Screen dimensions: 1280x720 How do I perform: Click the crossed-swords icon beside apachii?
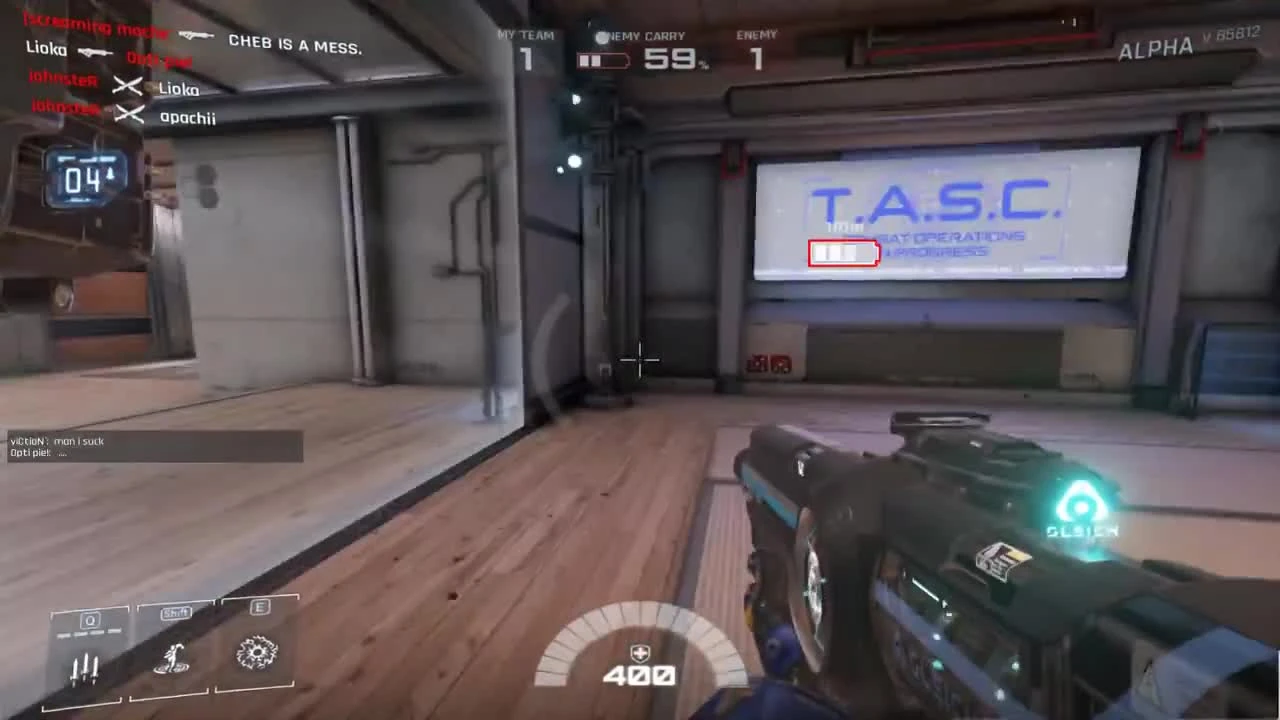point(131,113)
